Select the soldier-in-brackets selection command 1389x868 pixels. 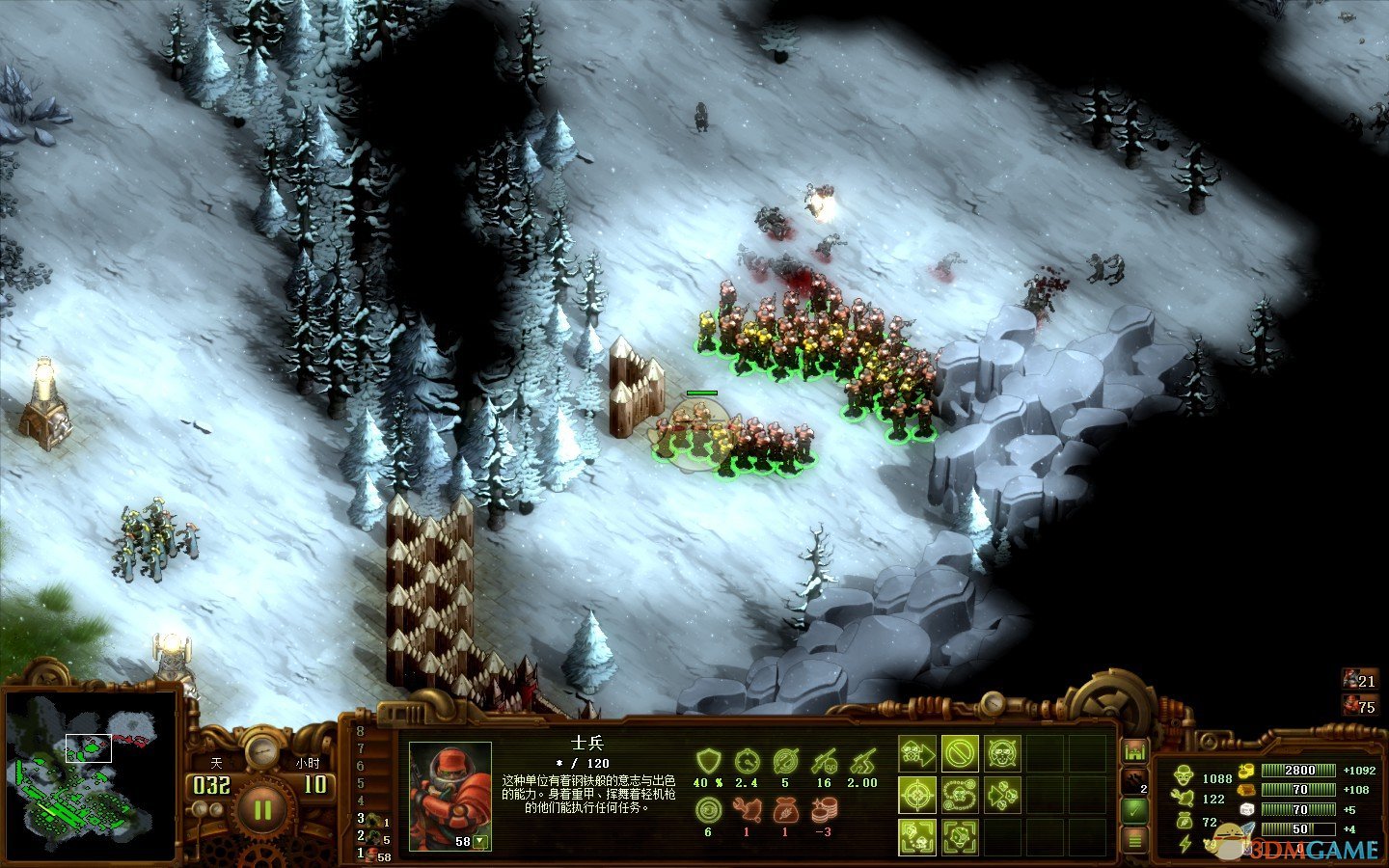917,837
